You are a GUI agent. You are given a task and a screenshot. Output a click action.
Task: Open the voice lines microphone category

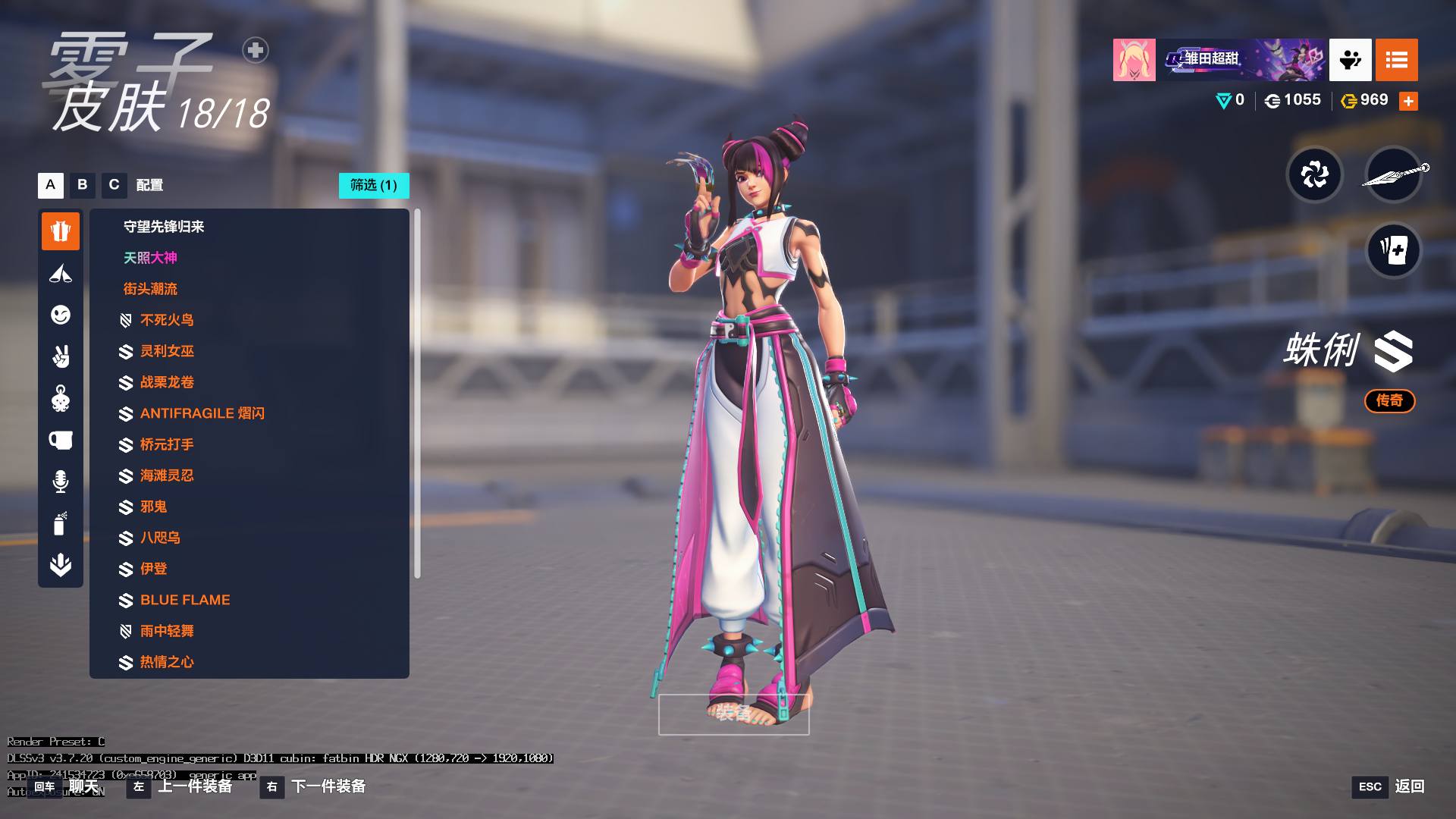tap(61, 482)
